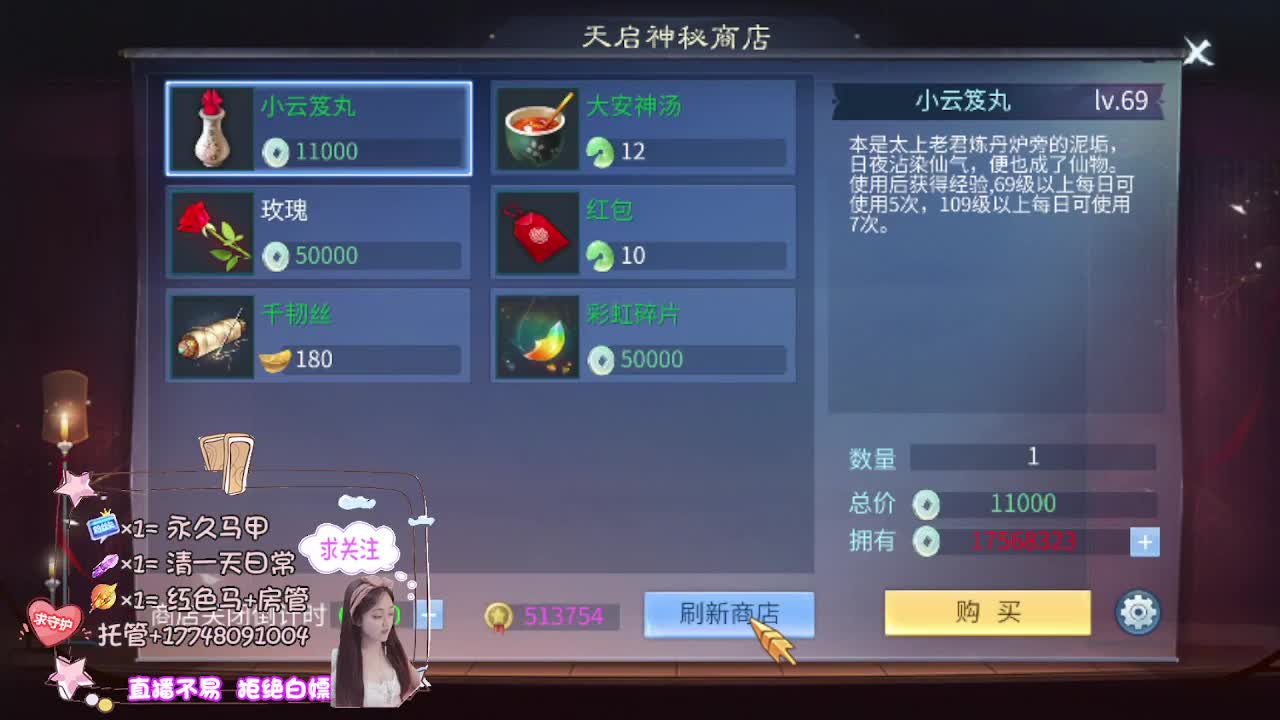The height and width of the screenshot is (720, 1280).
Task: Click the 玫瑰 rose item icon
Action: click(x=210, y=232)
